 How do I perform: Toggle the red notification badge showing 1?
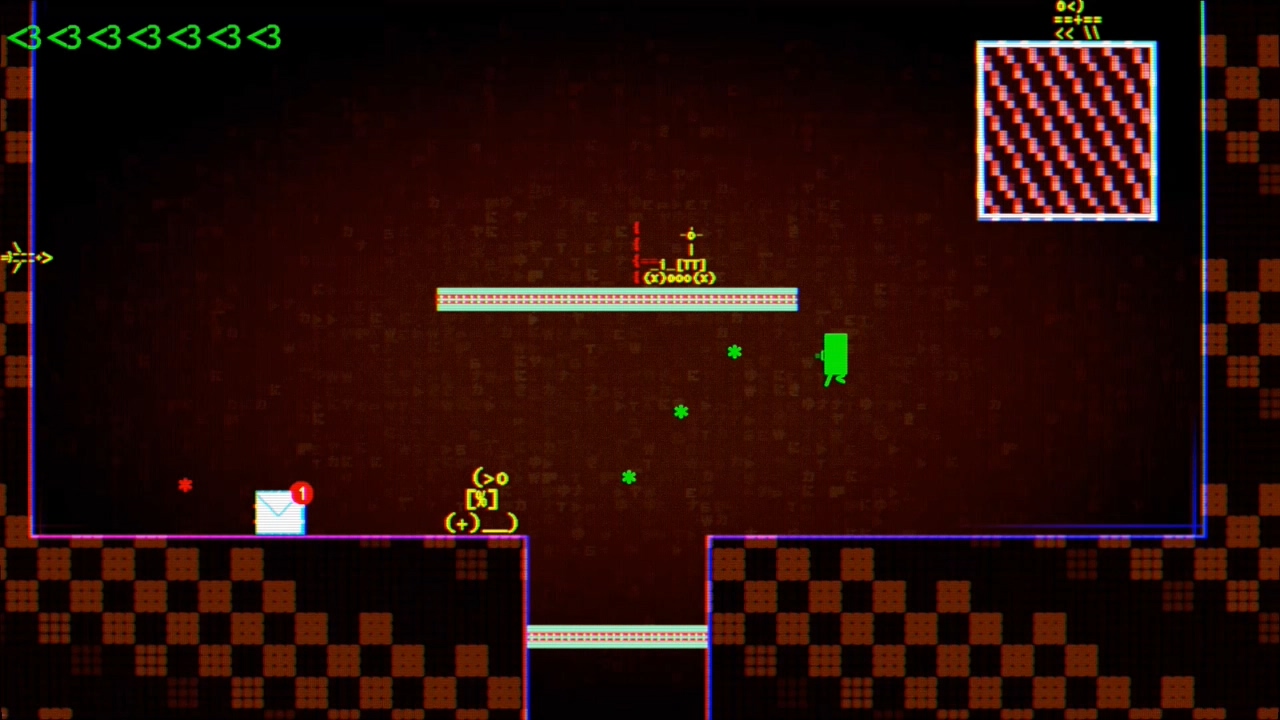point(301,494)
